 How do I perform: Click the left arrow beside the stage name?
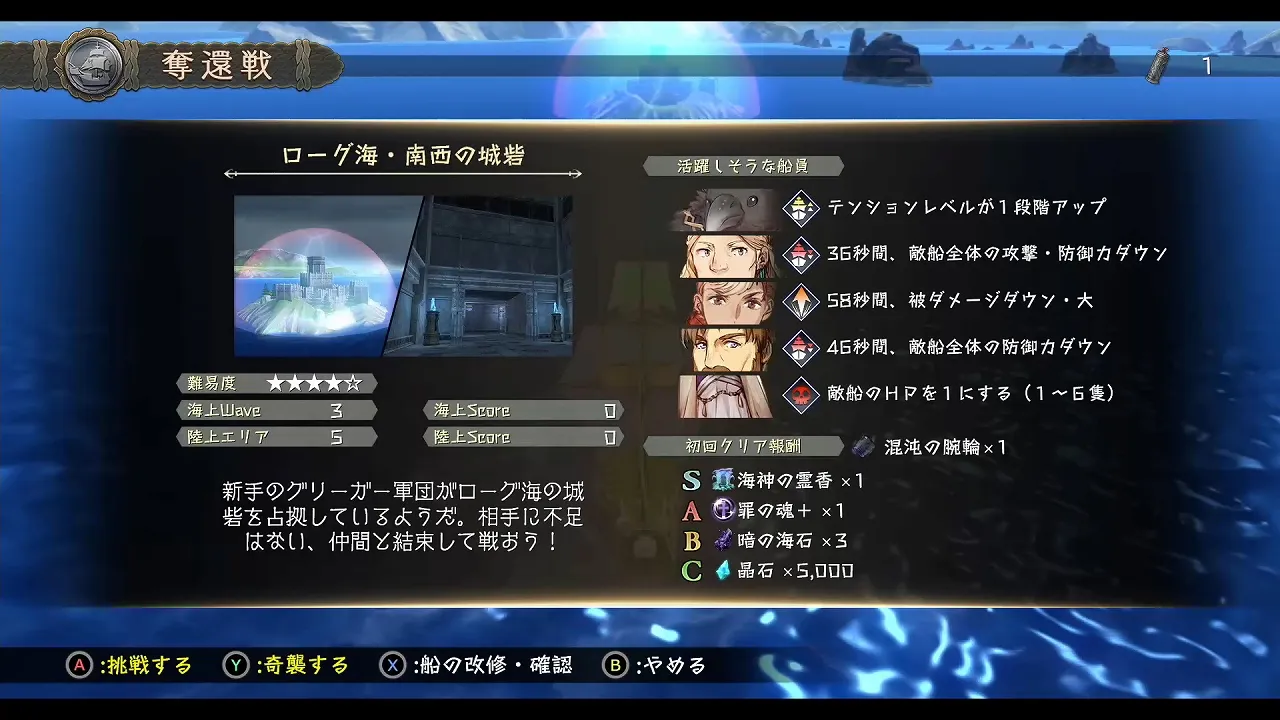[x=232, y=173]
